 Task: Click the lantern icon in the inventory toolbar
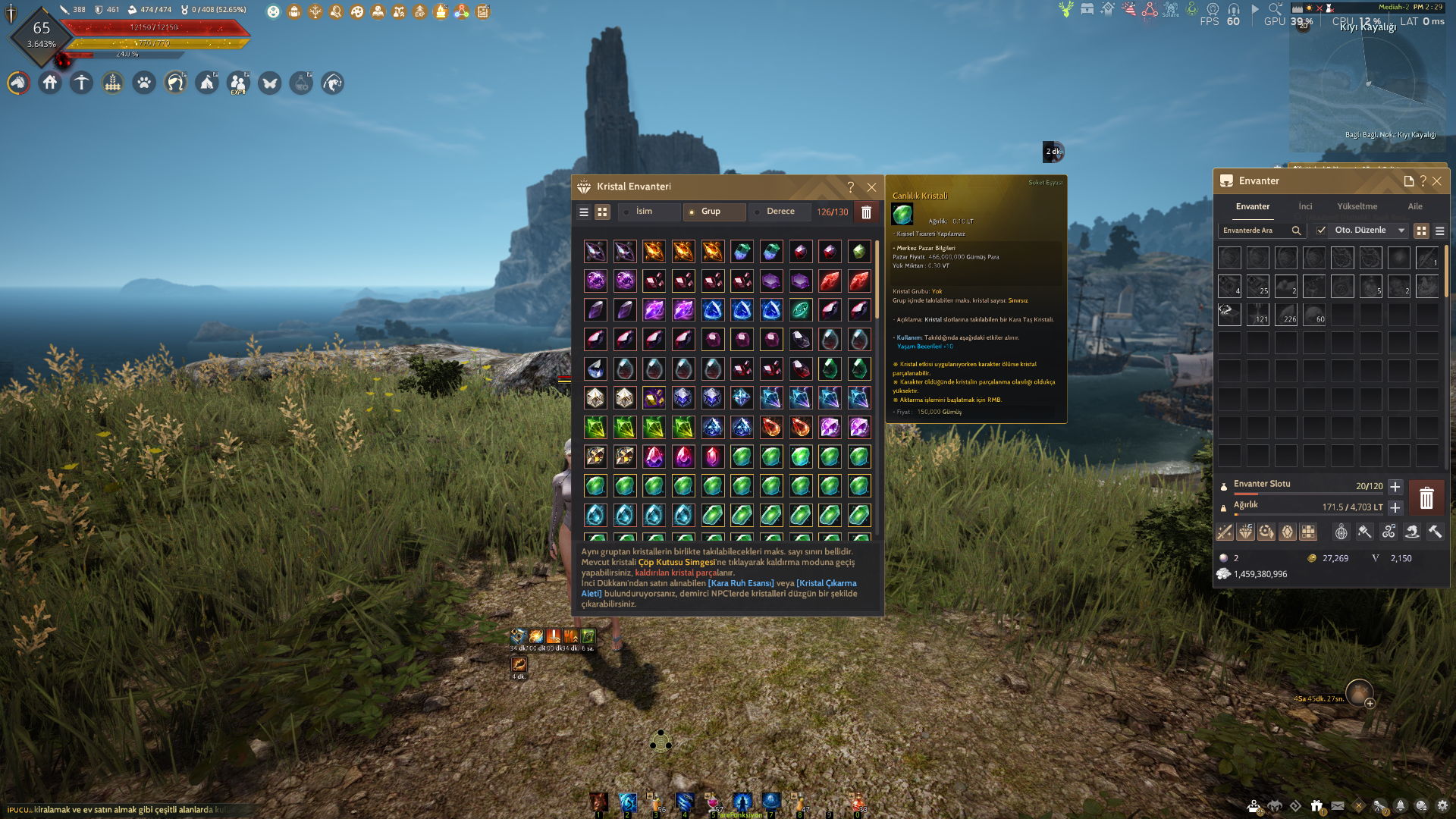1341,533
